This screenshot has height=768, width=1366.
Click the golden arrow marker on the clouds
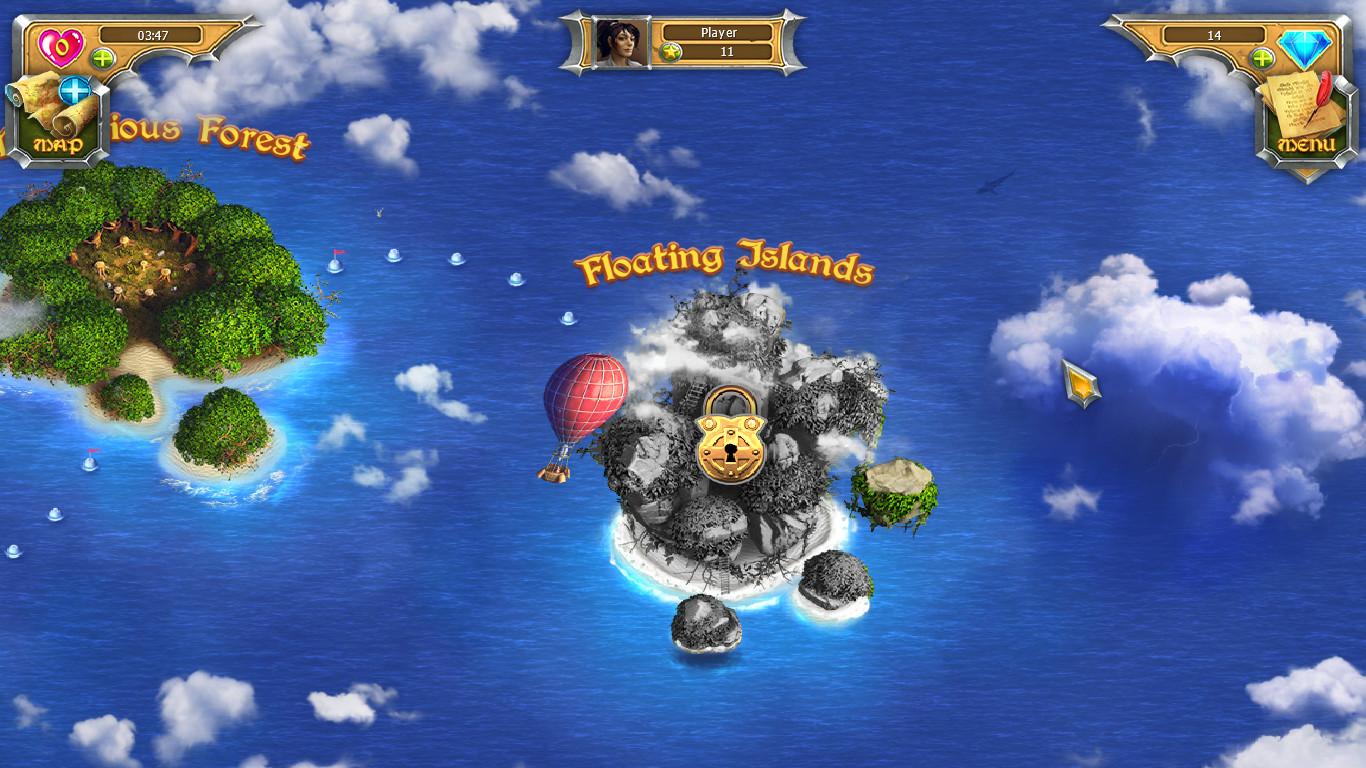point(1083,385)
